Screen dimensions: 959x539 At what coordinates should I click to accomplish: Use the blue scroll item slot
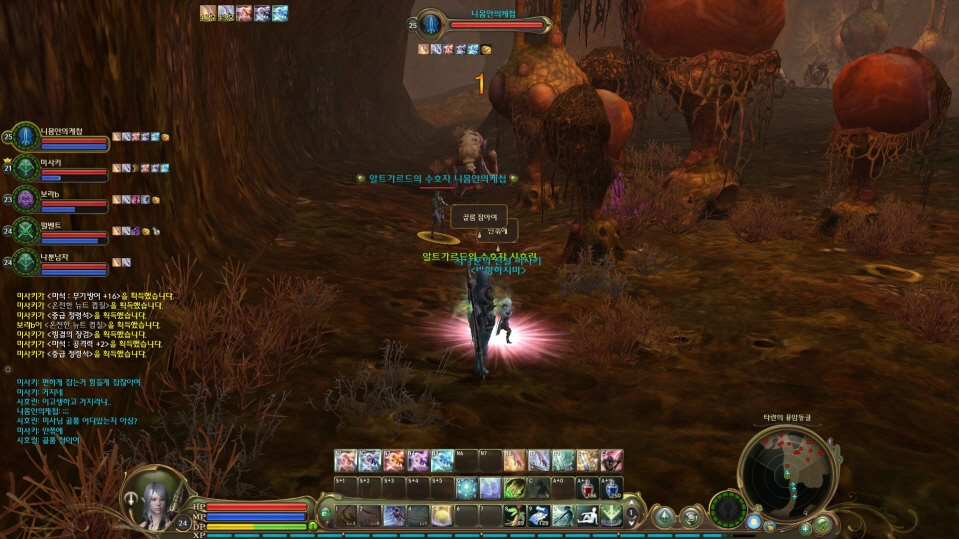pyautogui.click(x=539, y=515)
